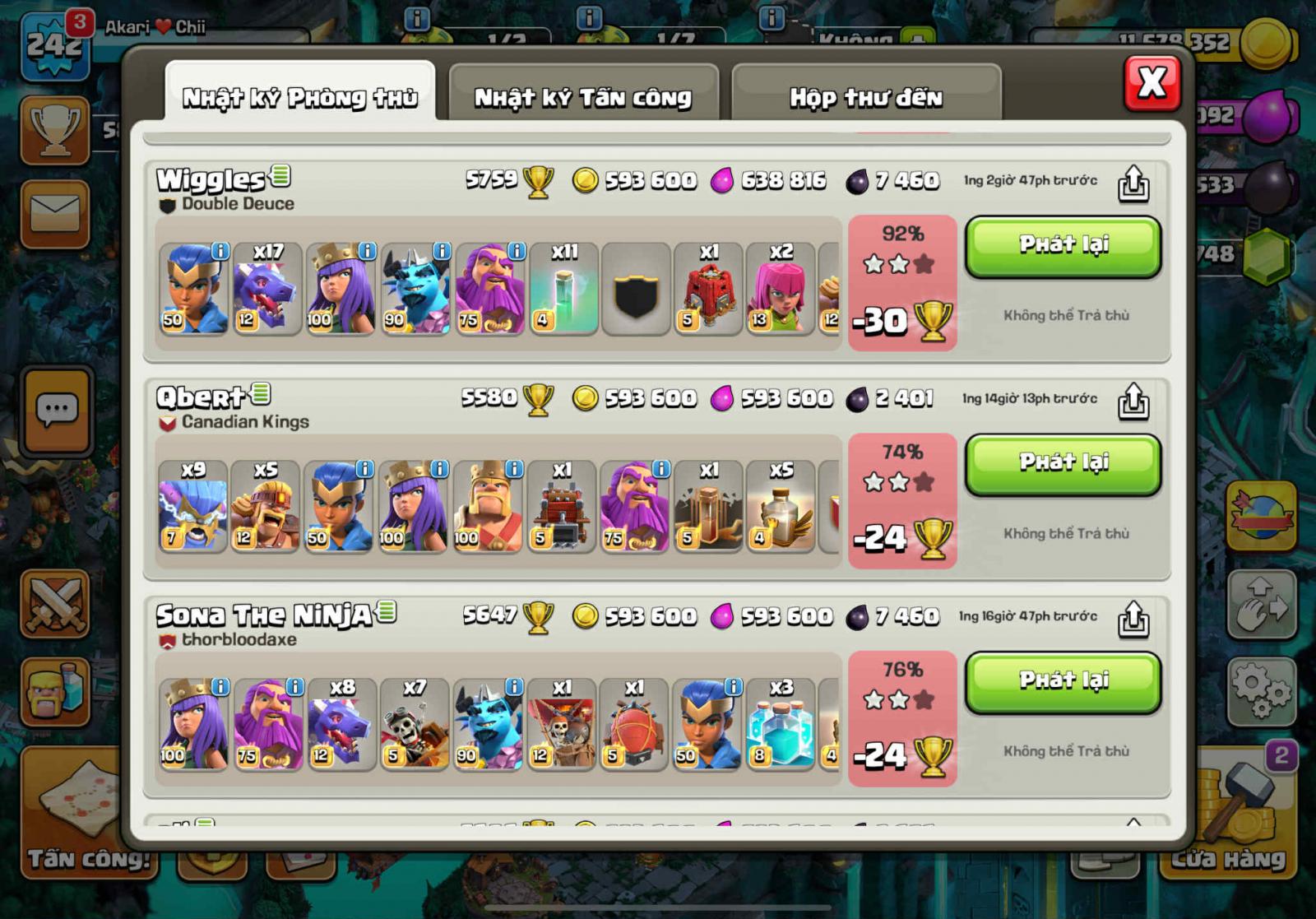The height and width of the screenshot is (919, 1316).
Task: Open the Hộp thư đến tab
Action: point(865,97)
